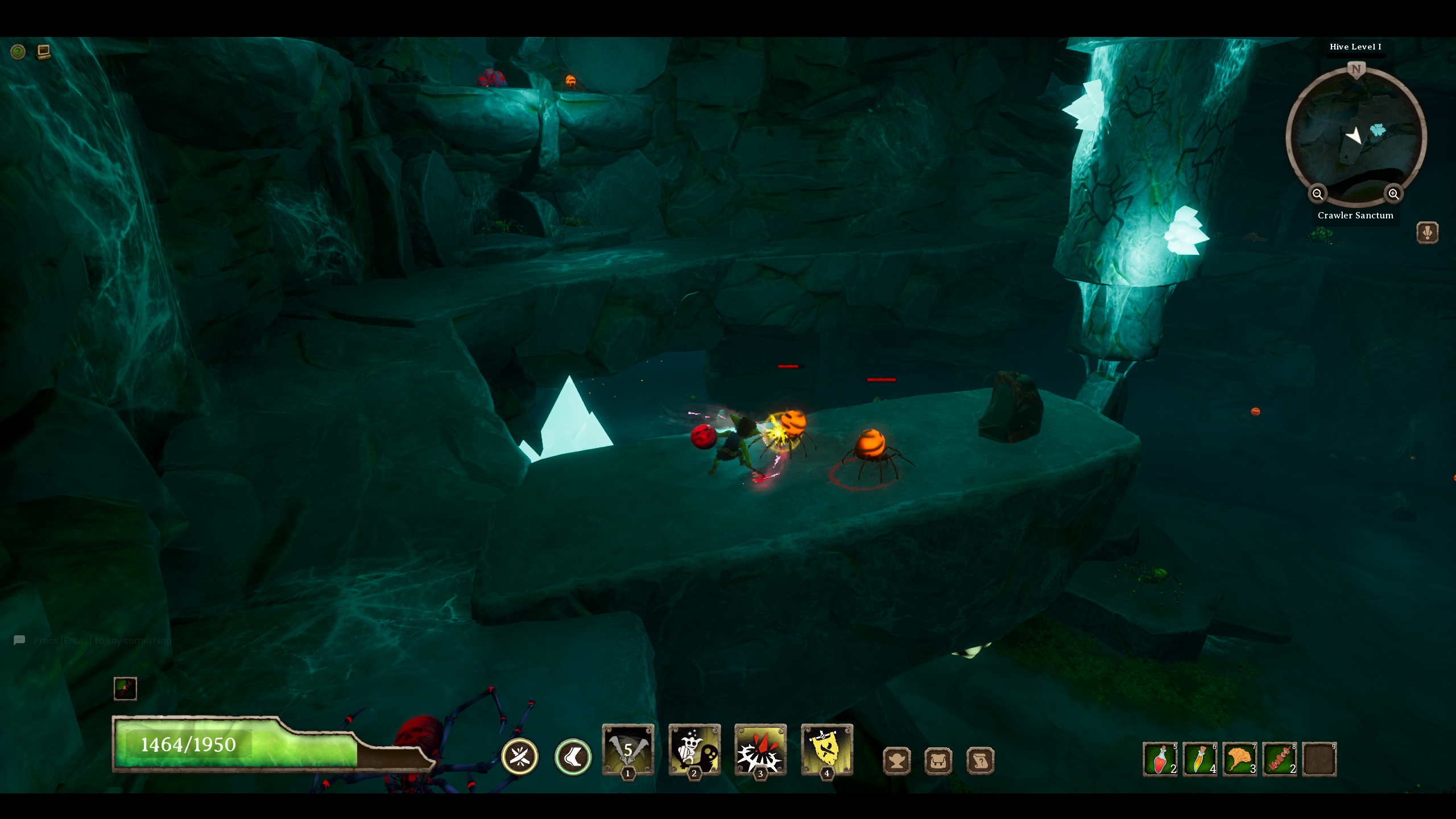
Task: Open the character trophy menu
Action: click(897, 760)
